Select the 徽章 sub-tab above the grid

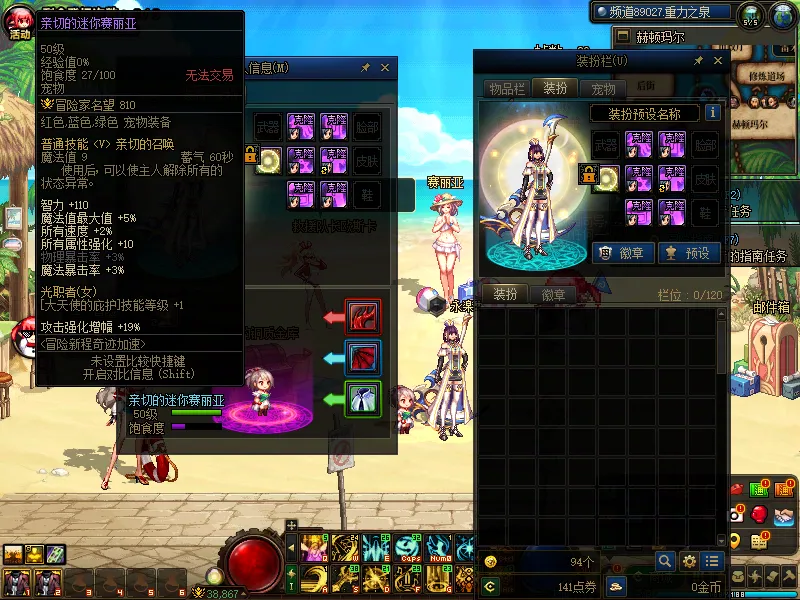[x=553, y=294]
